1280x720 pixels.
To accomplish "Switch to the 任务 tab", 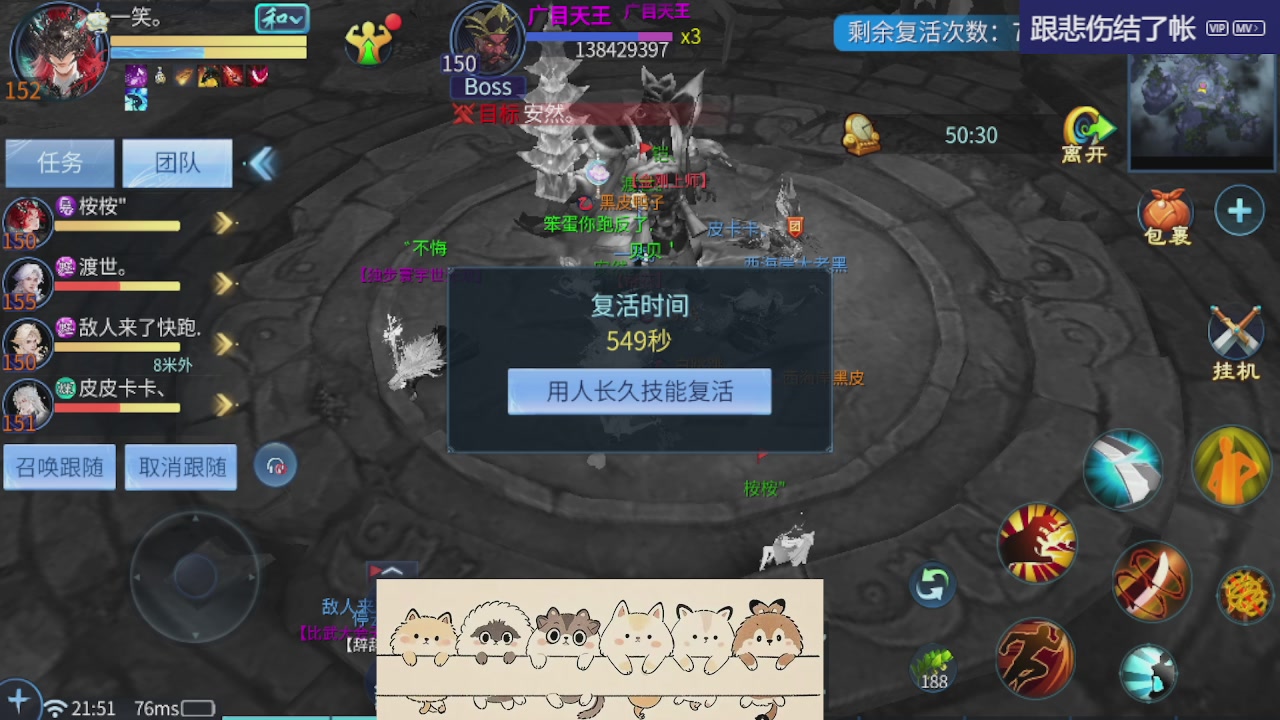I will click(x=59, y=163).
